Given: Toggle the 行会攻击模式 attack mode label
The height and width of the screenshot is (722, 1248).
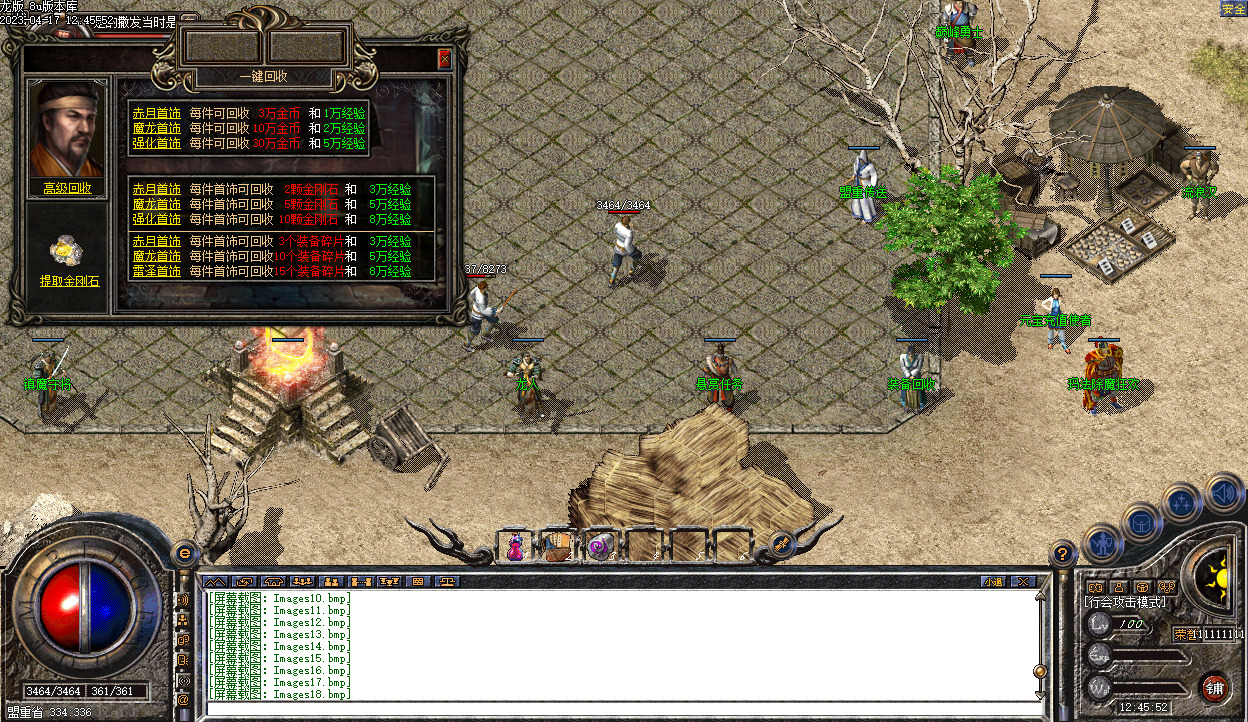Looking at the screenshot, I should click(x=1125, y=602).
